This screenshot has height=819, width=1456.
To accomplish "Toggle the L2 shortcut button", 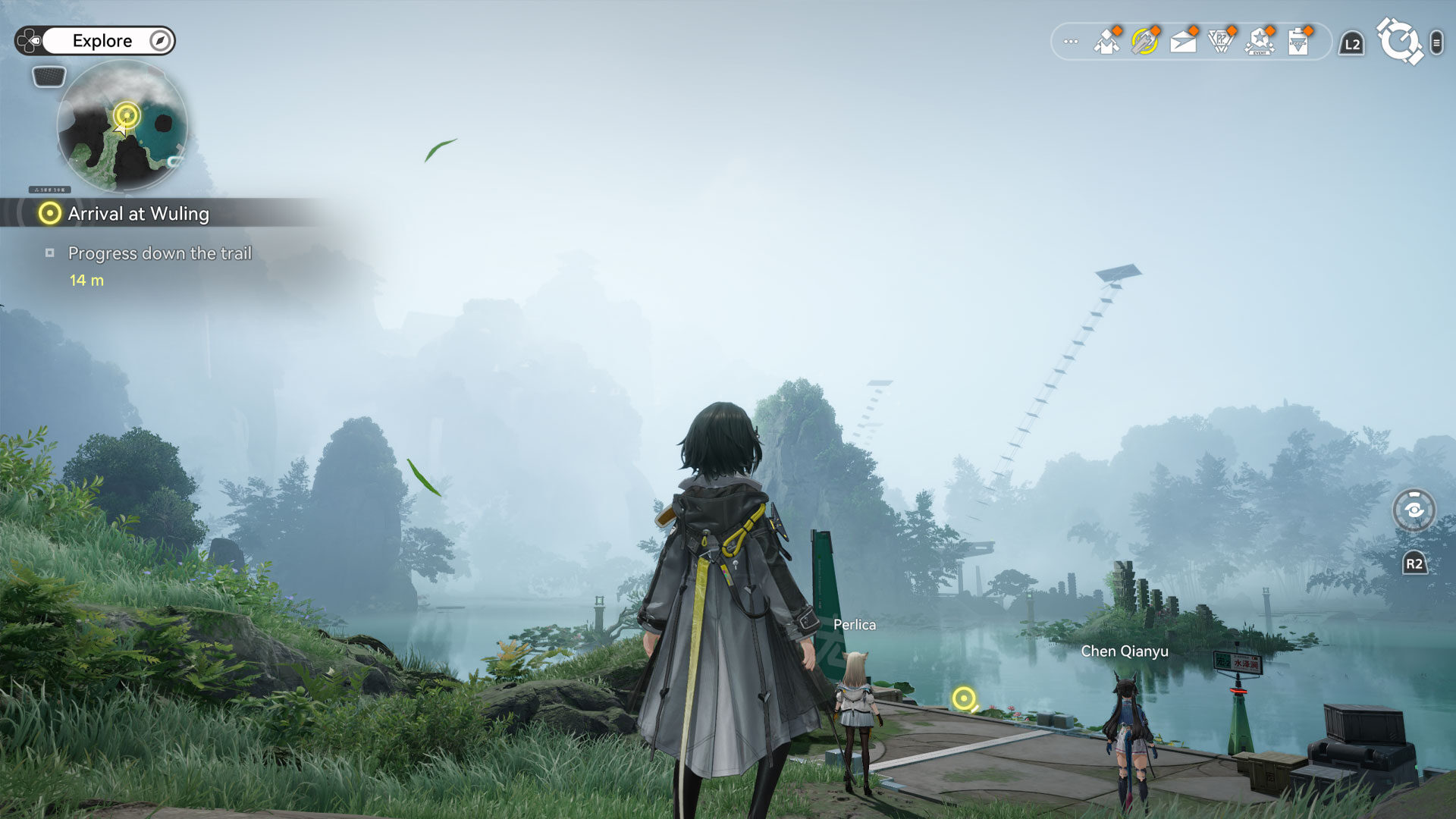I will (x=1351, y=43).
